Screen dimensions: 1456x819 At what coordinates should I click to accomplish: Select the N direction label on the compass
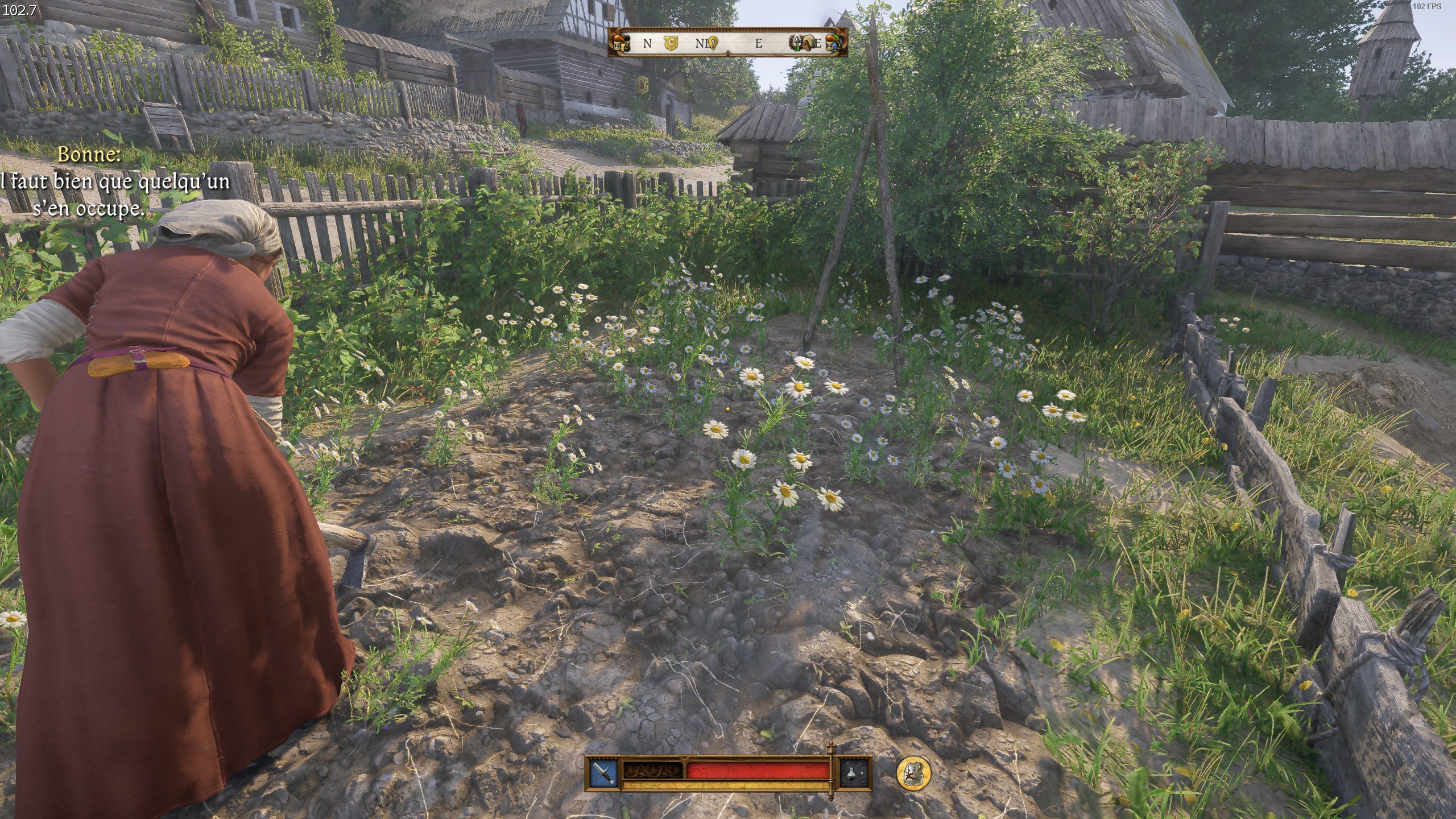pos(647,42)
